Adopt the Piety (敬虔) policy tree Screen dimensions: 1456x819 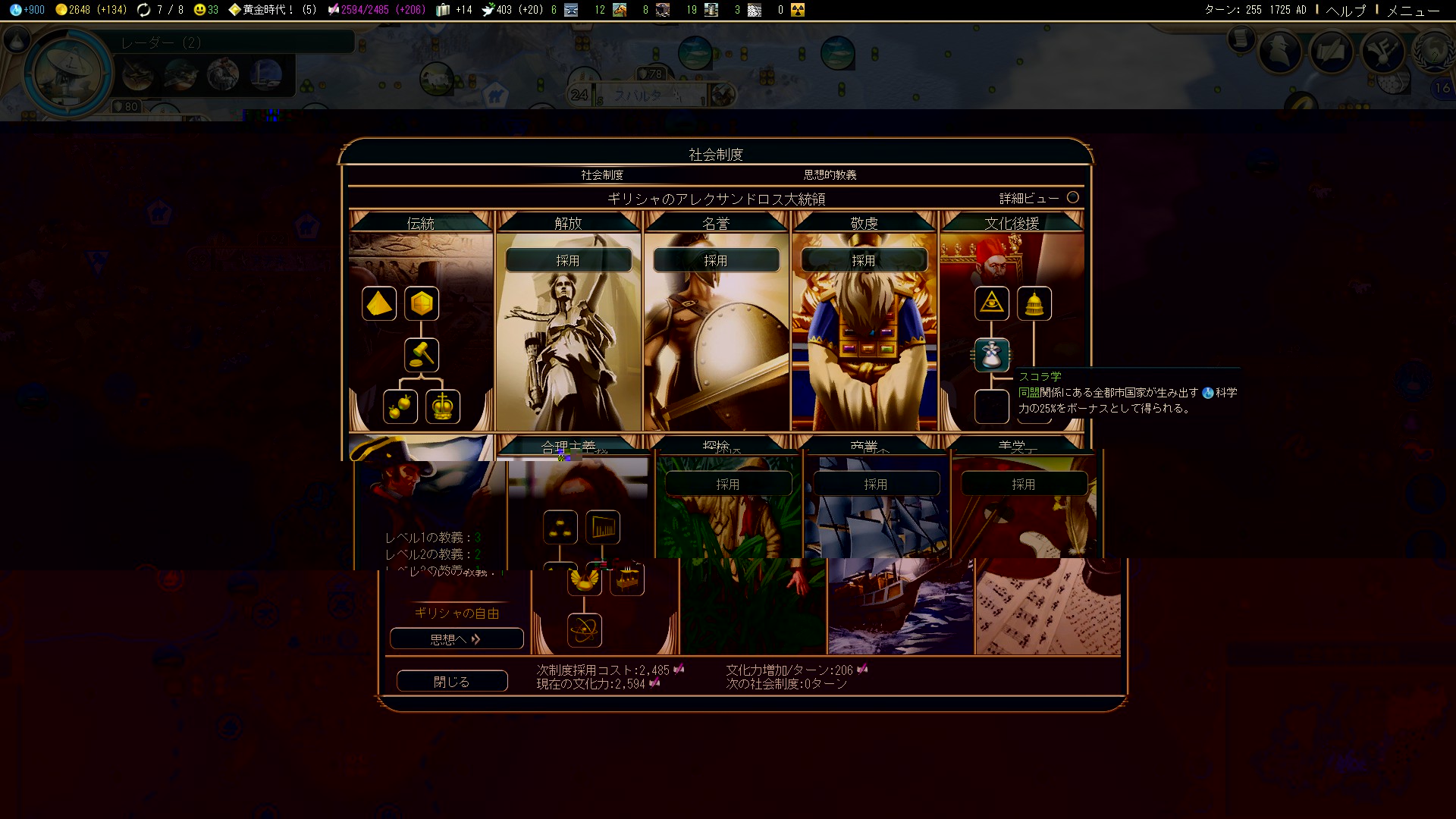pos(864,260)
